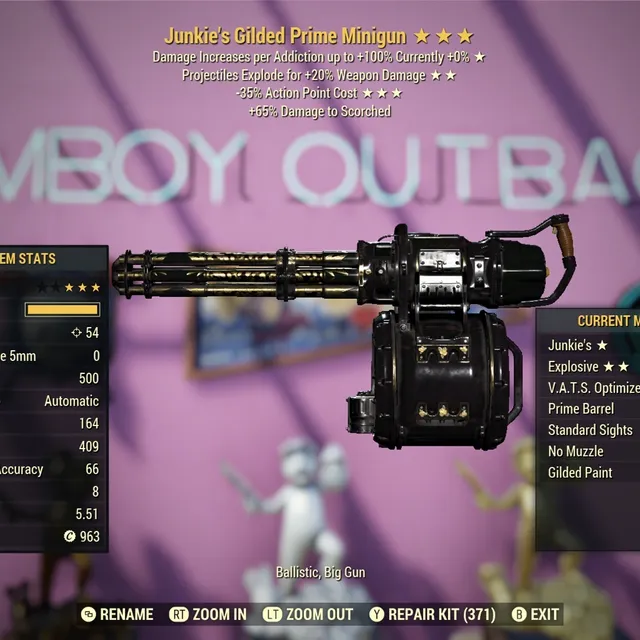Exit the weapon inspect screen
Screen dimensions: 640x640
point(535,614)
